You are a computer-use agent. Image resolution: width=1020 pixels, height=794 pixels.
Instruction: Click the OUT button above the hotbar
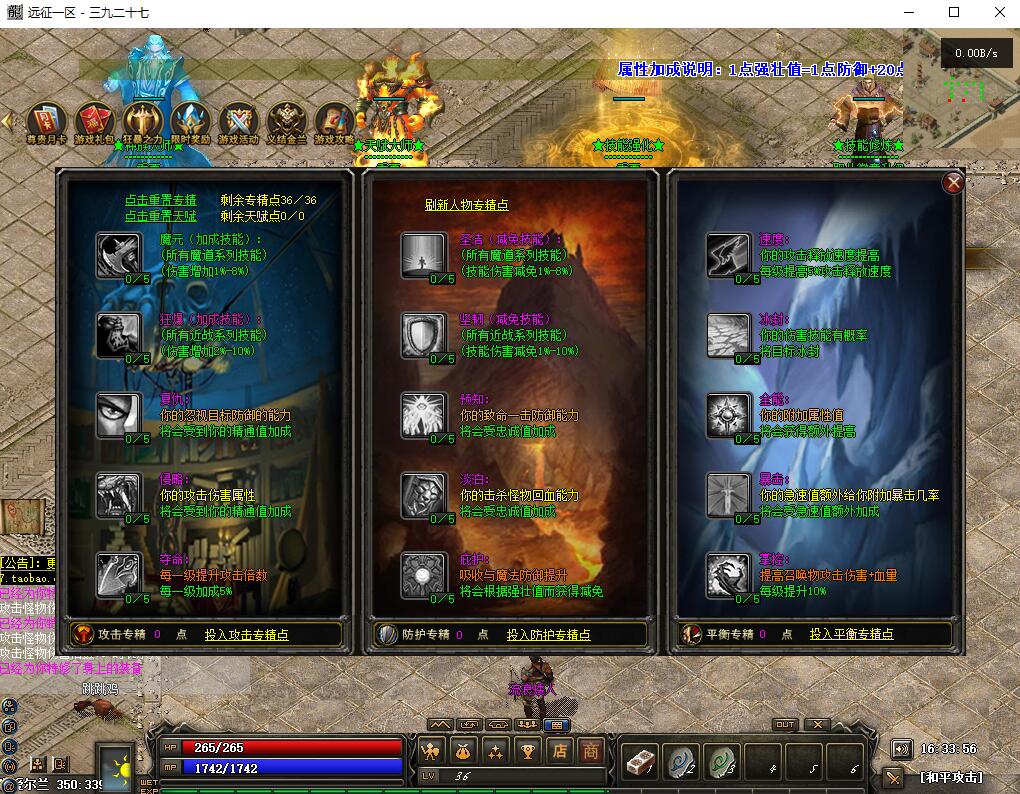(x=785, y=725)
